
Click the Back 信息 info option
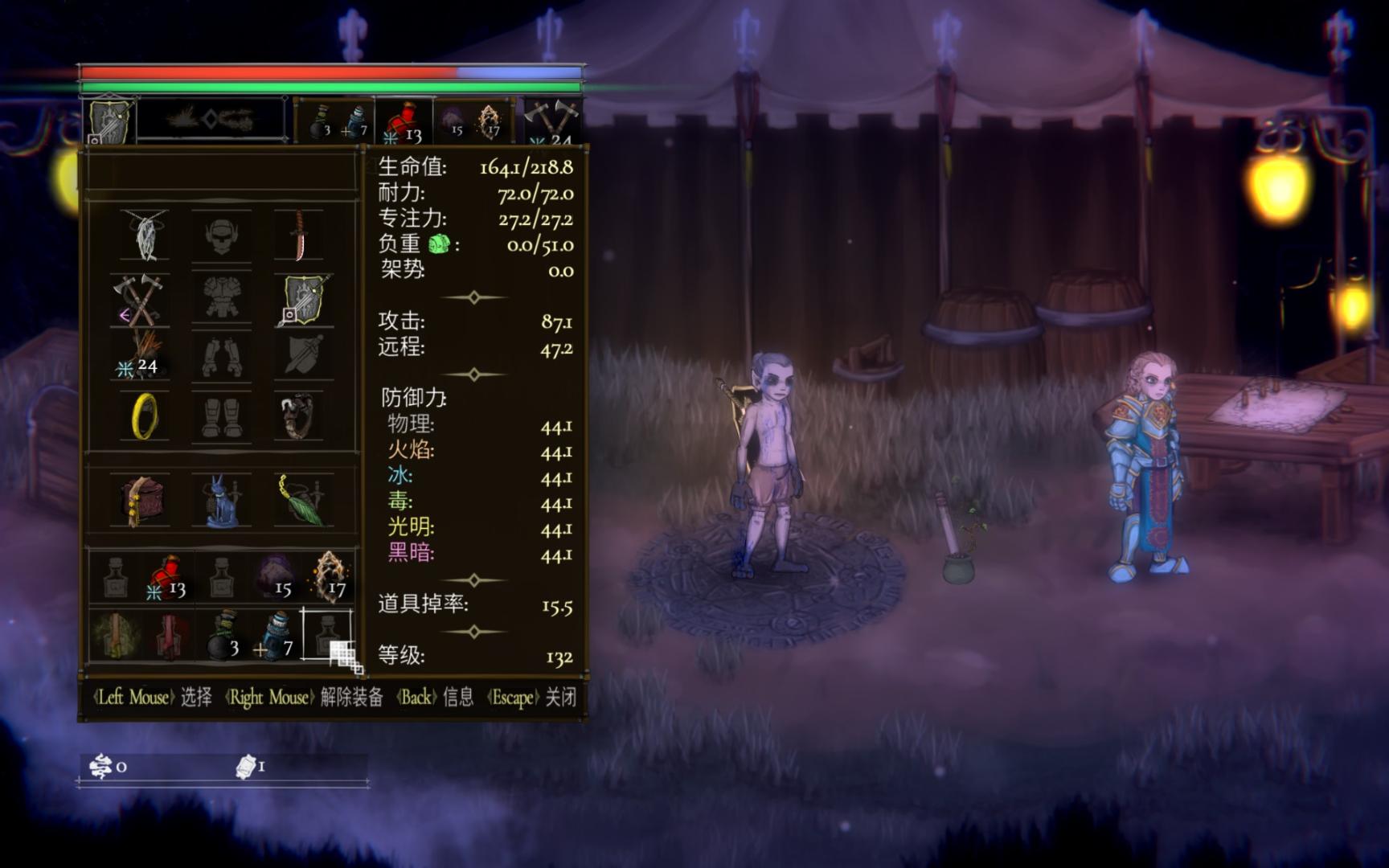(434, 698)
